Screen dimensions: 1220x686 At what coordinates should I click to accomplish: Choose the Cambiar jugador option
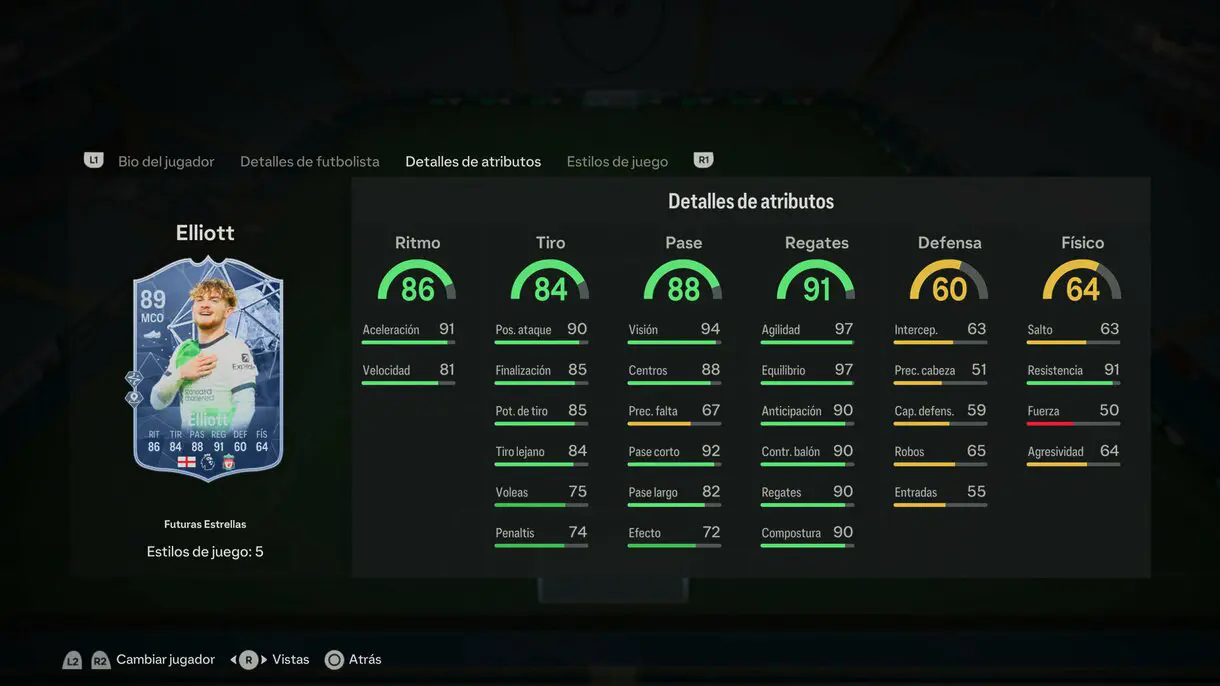[x=165, y=660]
